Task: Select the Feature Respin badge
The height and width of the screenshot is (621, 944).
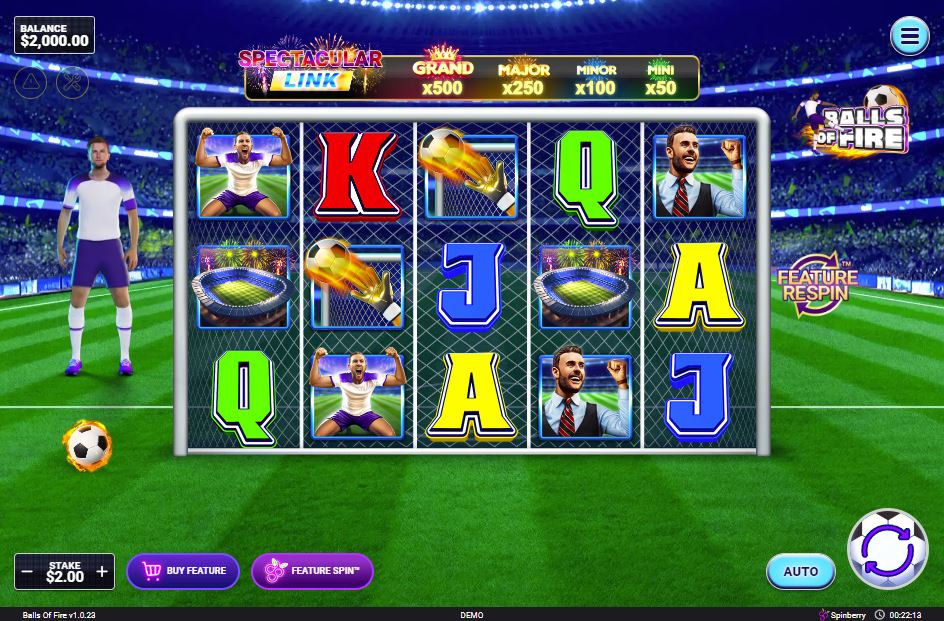Action: [817, 287]
